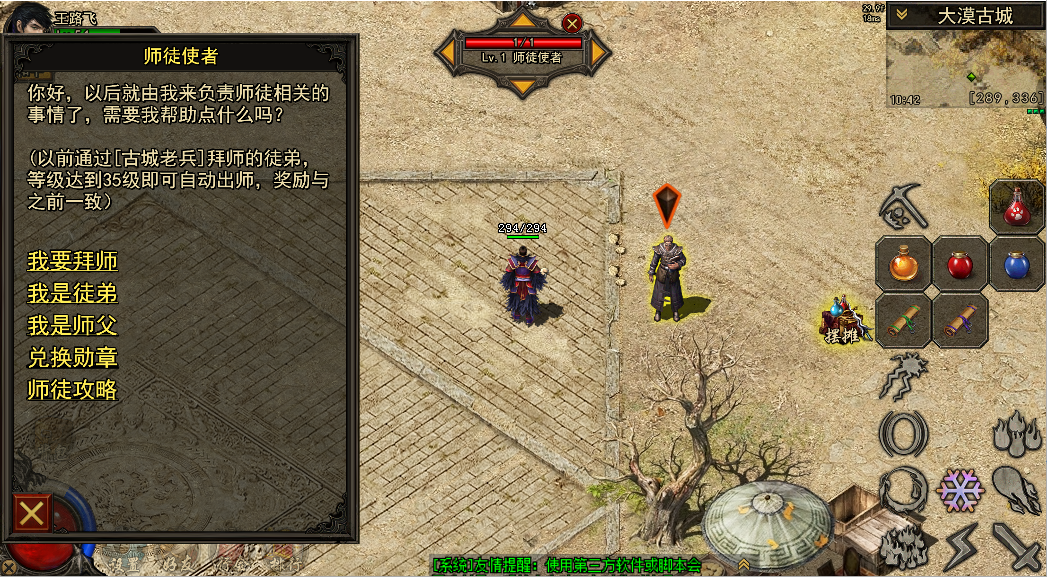Expand the minimap's double-arrow dropdown
Viewport: 1047px width, 577px height.
pyautogui.click(x=902, y=15)
